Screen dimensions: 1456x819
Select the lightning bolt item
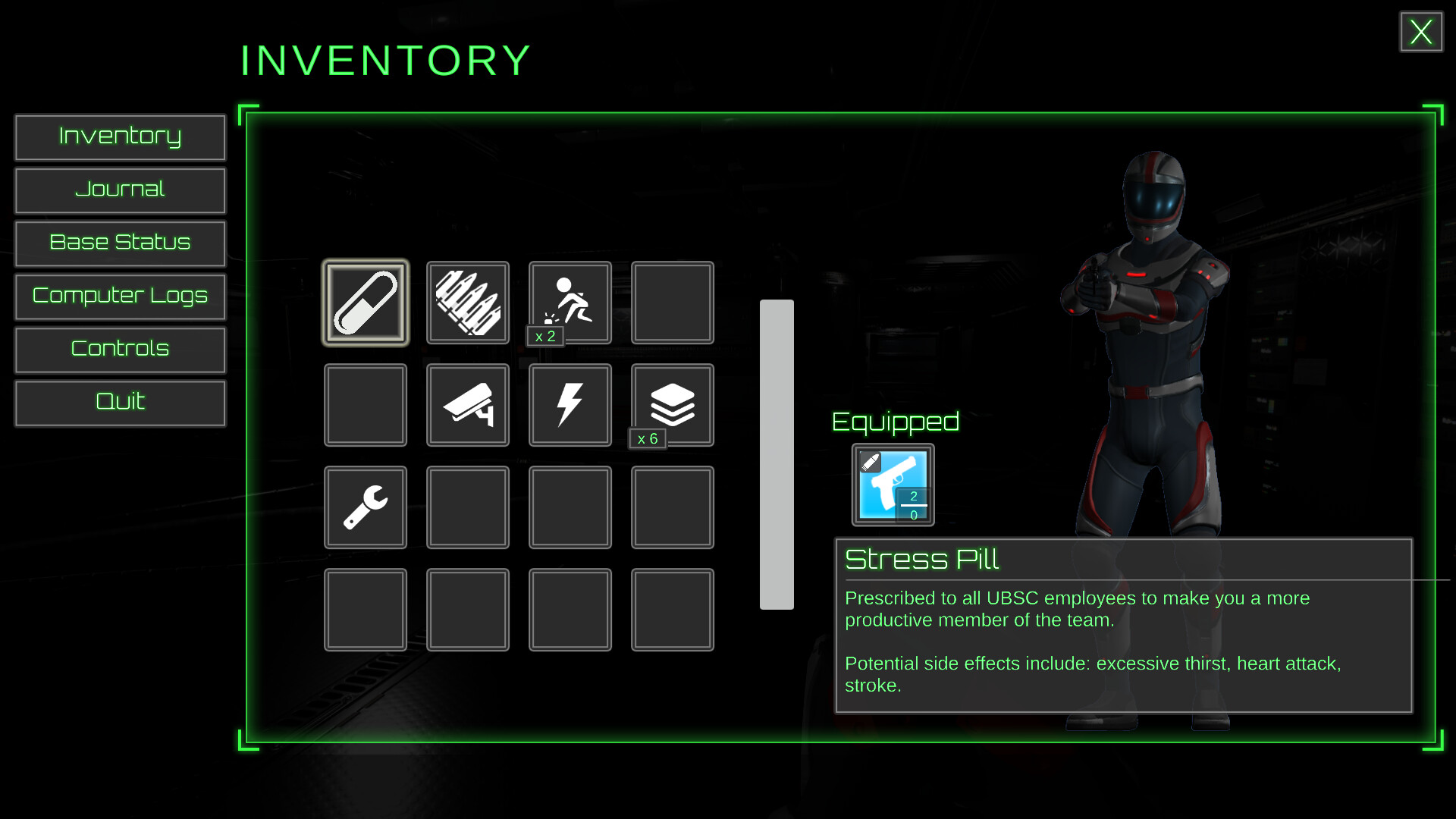[570, 404]
